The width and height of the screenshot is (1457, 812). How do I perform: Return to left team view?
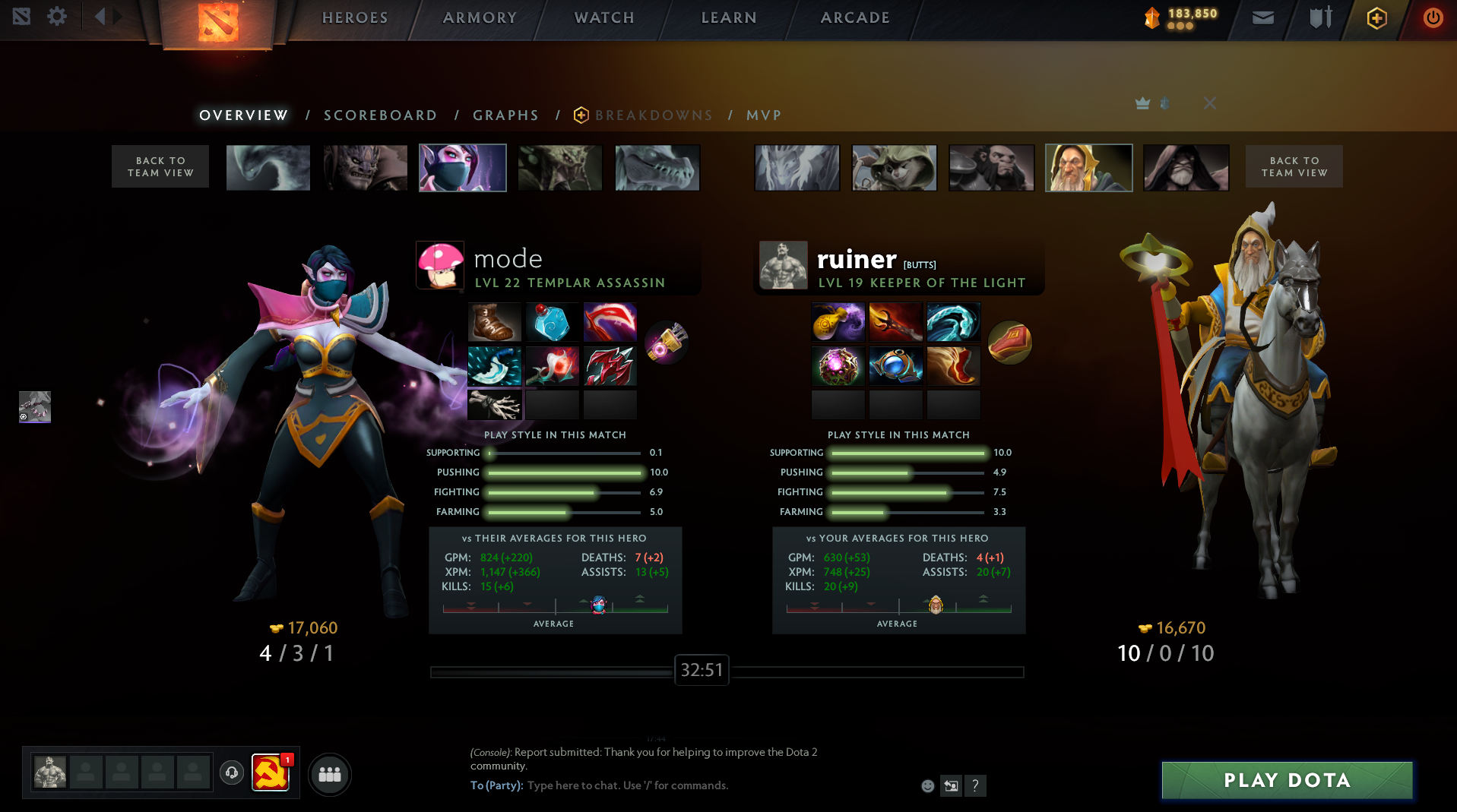(x=160, y=166)
